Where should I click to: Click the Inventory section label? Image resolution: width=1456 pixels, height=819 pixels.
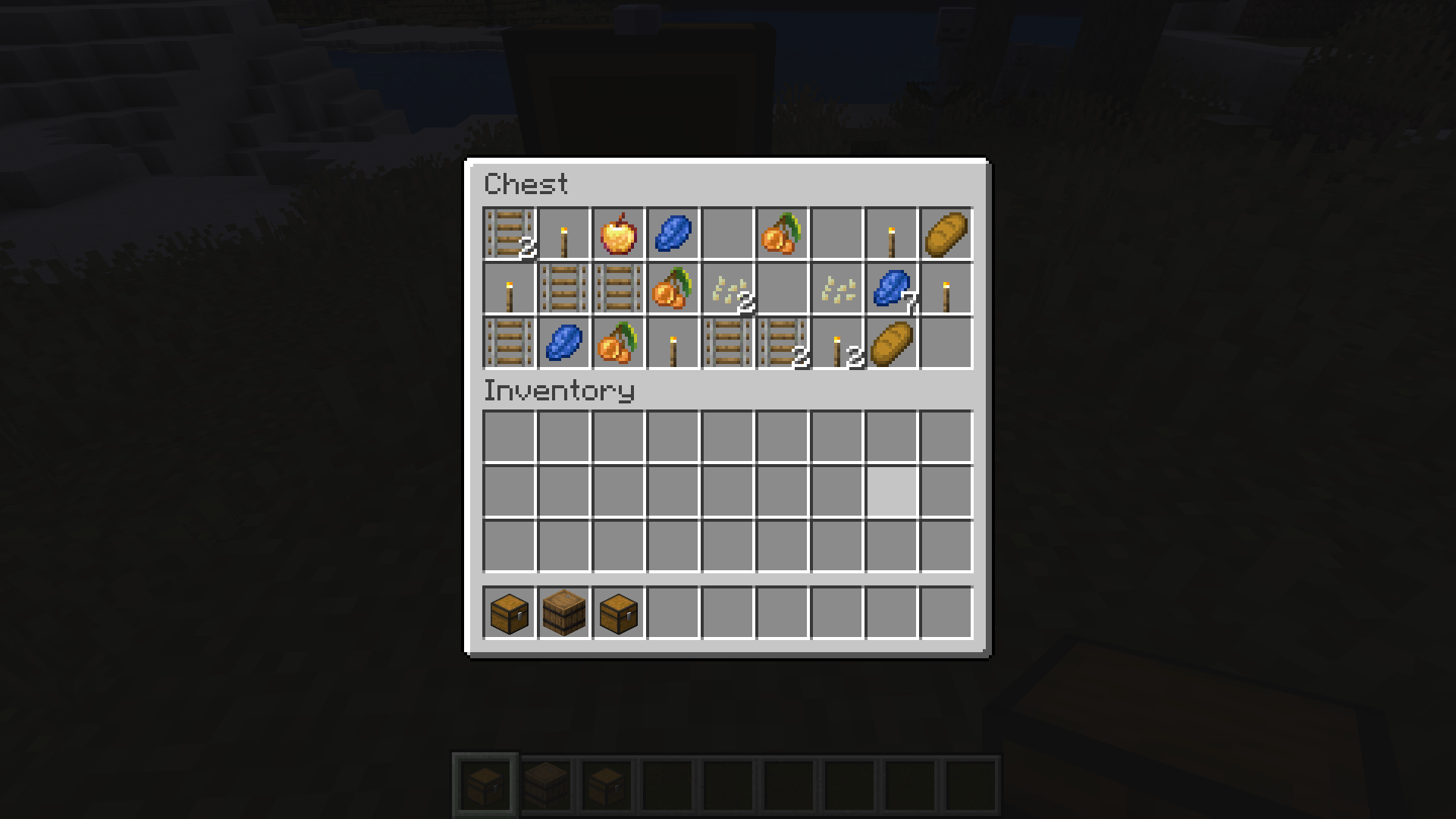(559, 391)
